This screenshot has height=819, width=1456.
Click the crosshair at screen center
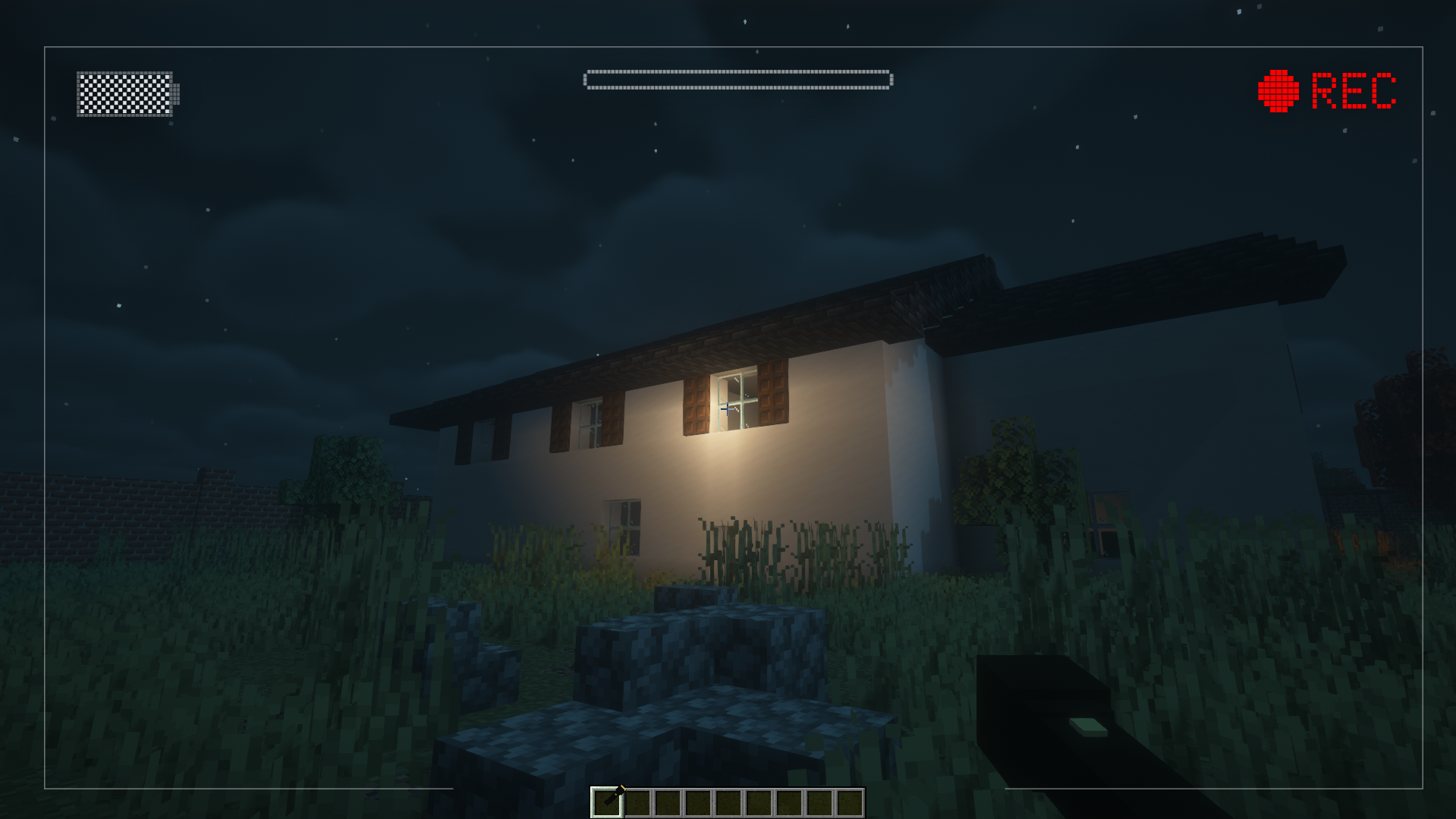[x=728, y=409]
